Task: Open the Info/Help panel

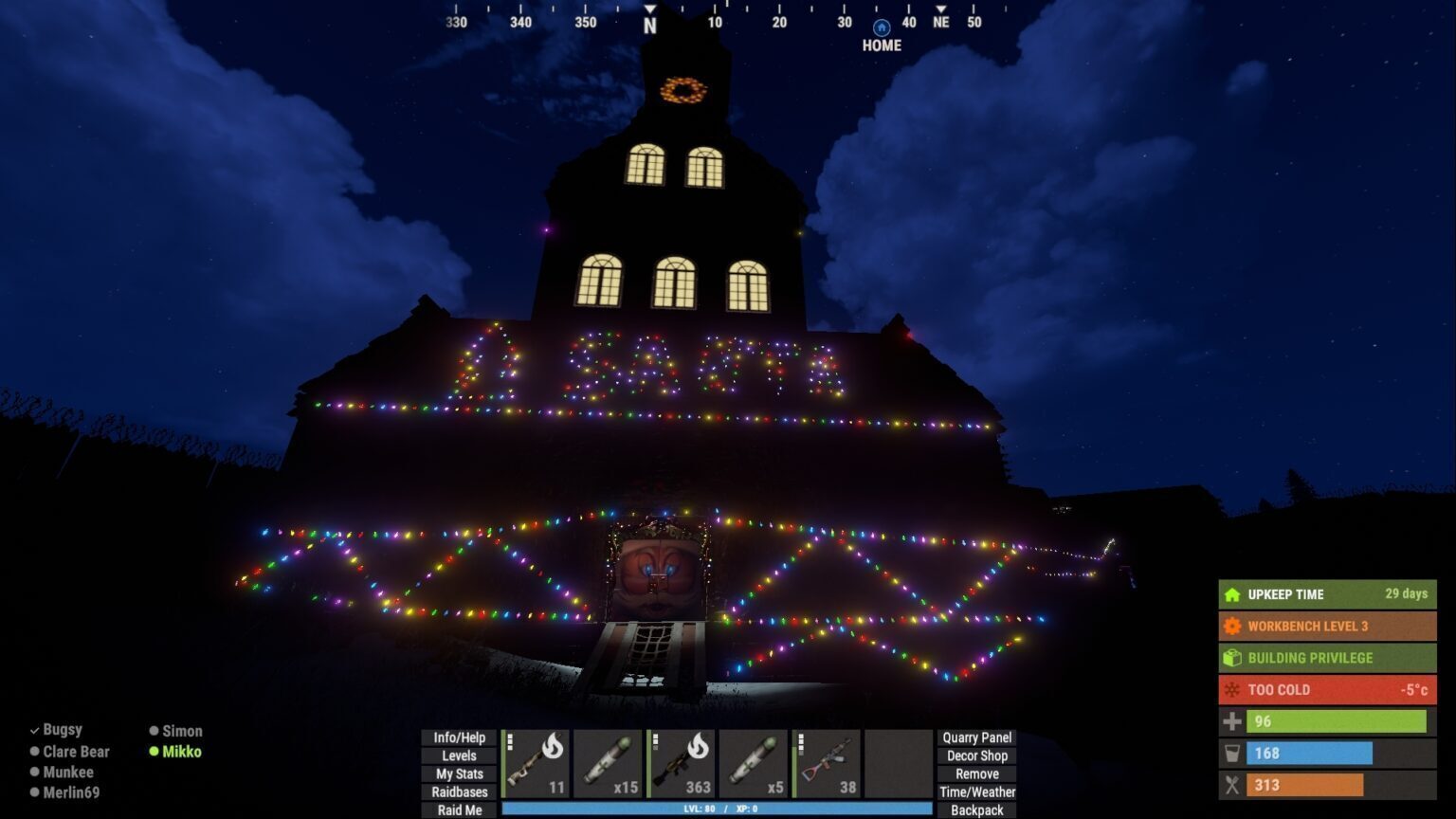Action: (x=459, y=737)
